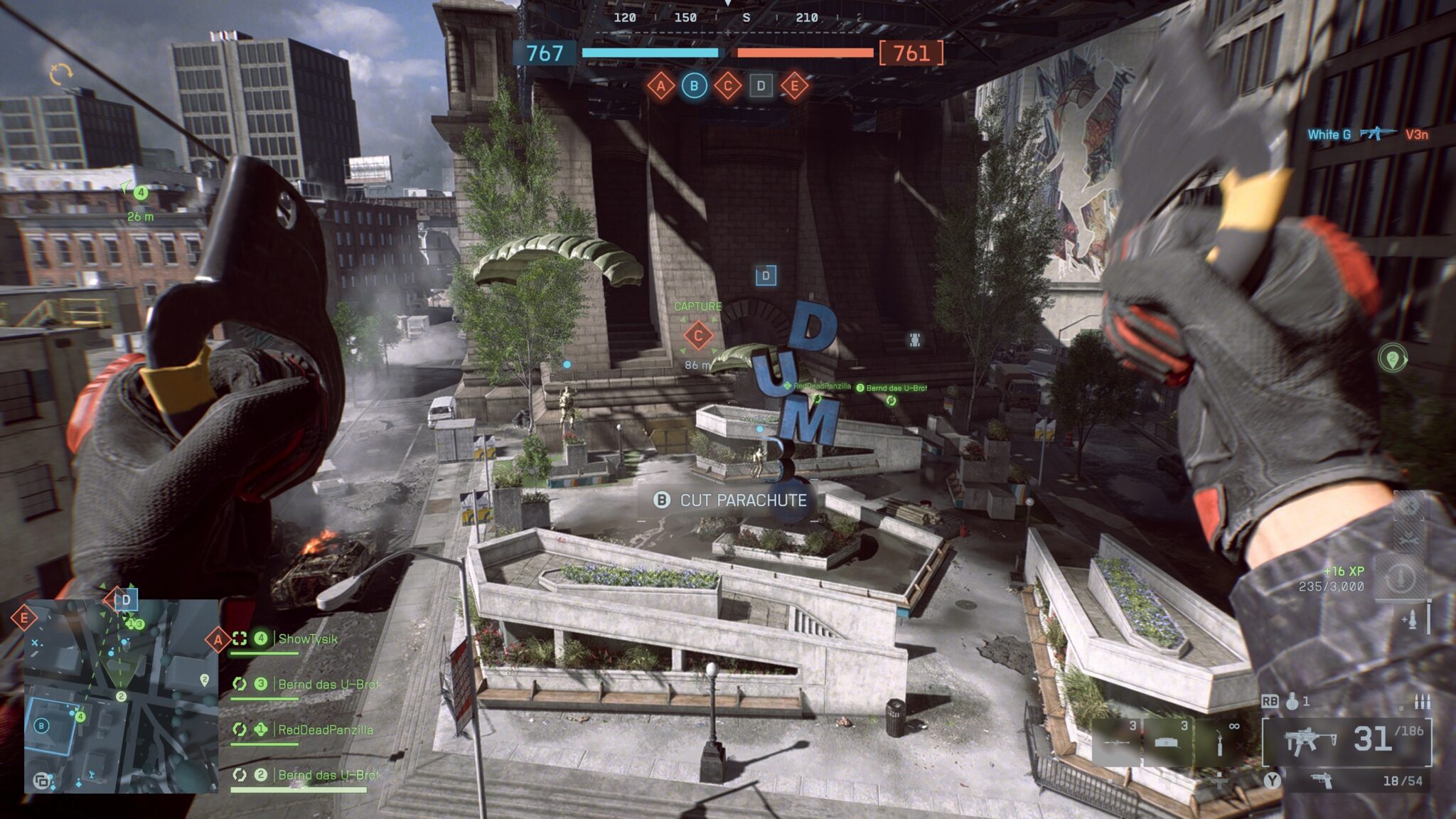
Task: Select squad member RedDeadPanzilla in the squad list
Action: point(325,730)
